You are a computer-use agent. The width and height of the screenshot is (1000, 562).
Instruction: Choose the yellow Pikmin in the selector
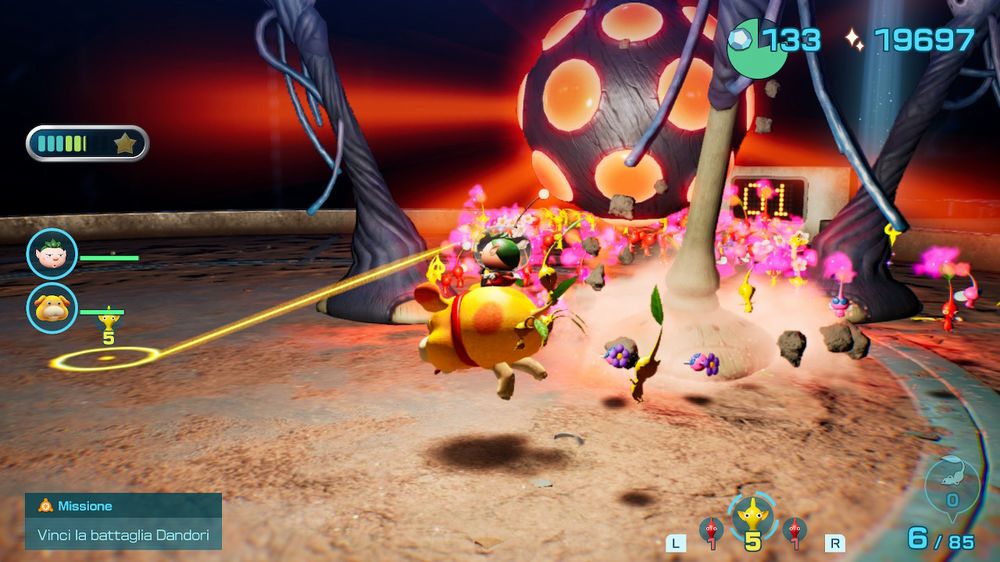[751, 517]
